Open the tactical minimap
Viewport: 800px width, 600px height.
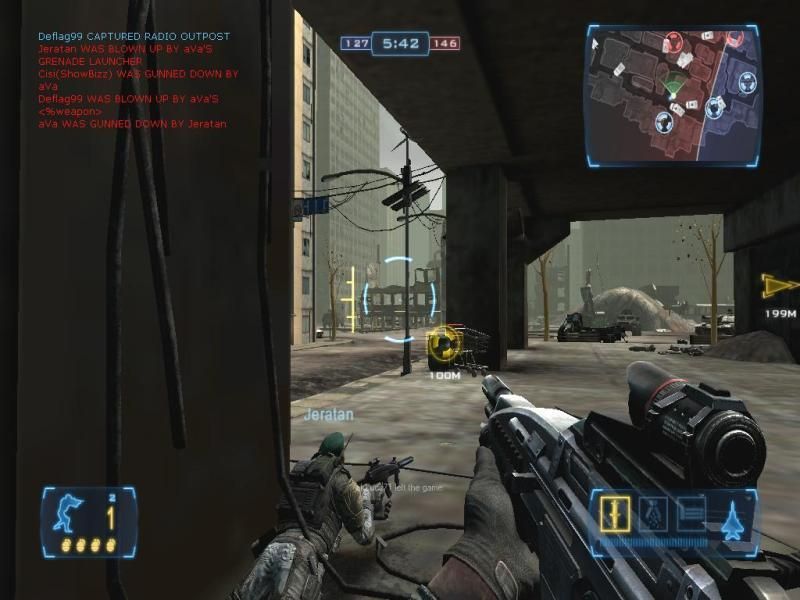672,95
